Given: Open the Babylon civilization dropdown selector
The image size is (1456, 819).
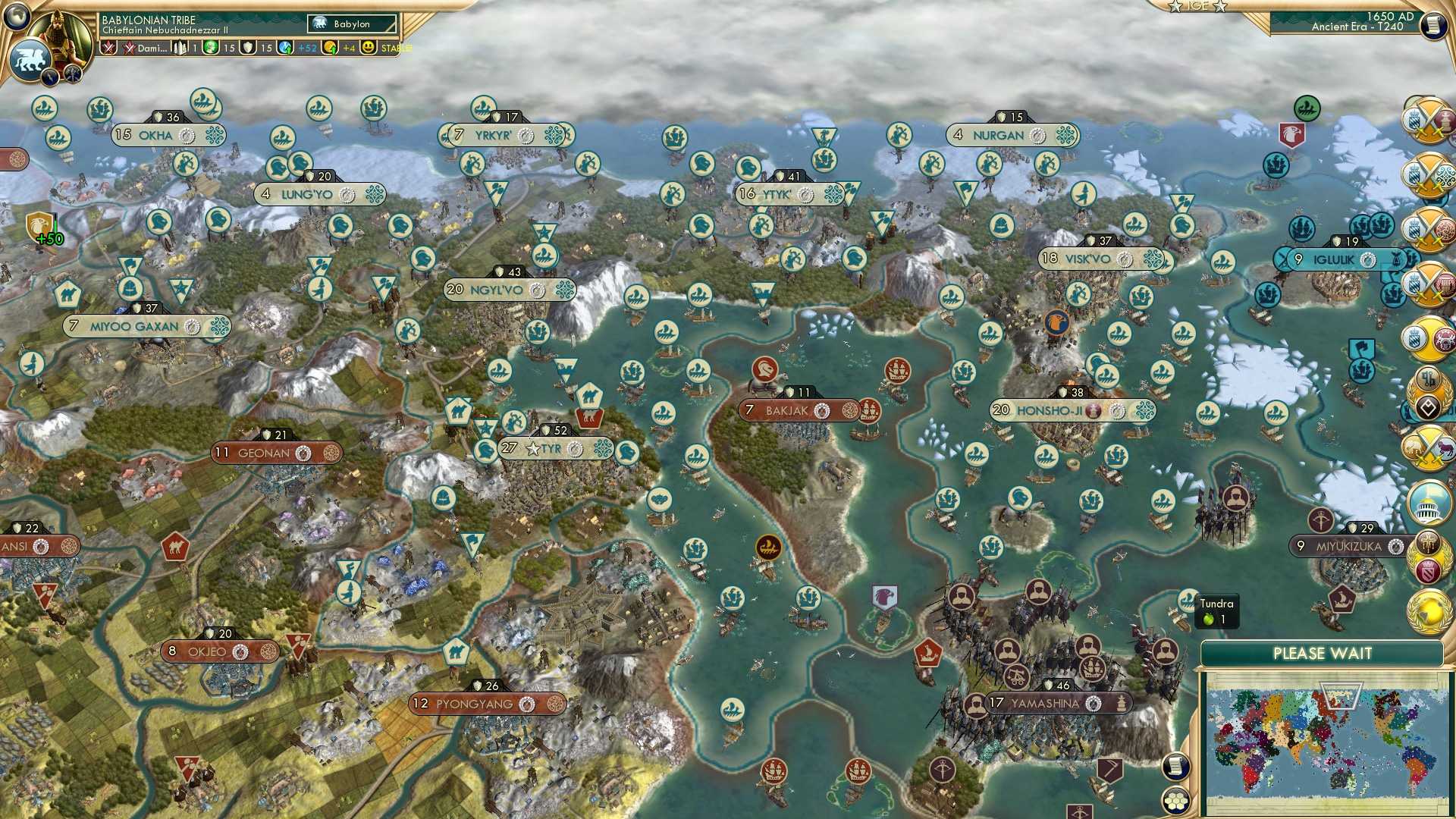Looking at the screenshot, I should [351, 24].
